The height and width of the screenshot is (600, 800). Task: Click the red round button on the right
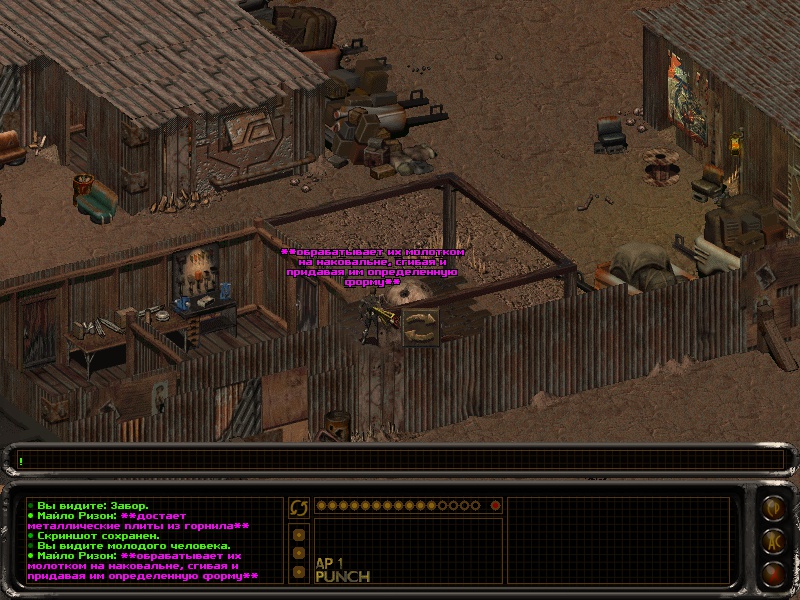[772, 573]
